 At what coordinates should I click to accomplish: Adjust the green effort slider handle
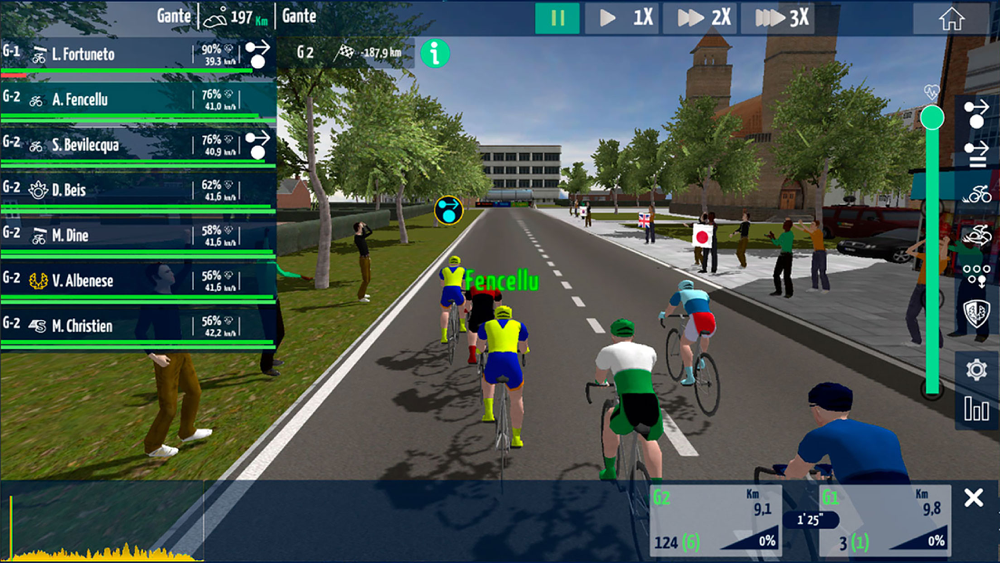coord(932,119)
